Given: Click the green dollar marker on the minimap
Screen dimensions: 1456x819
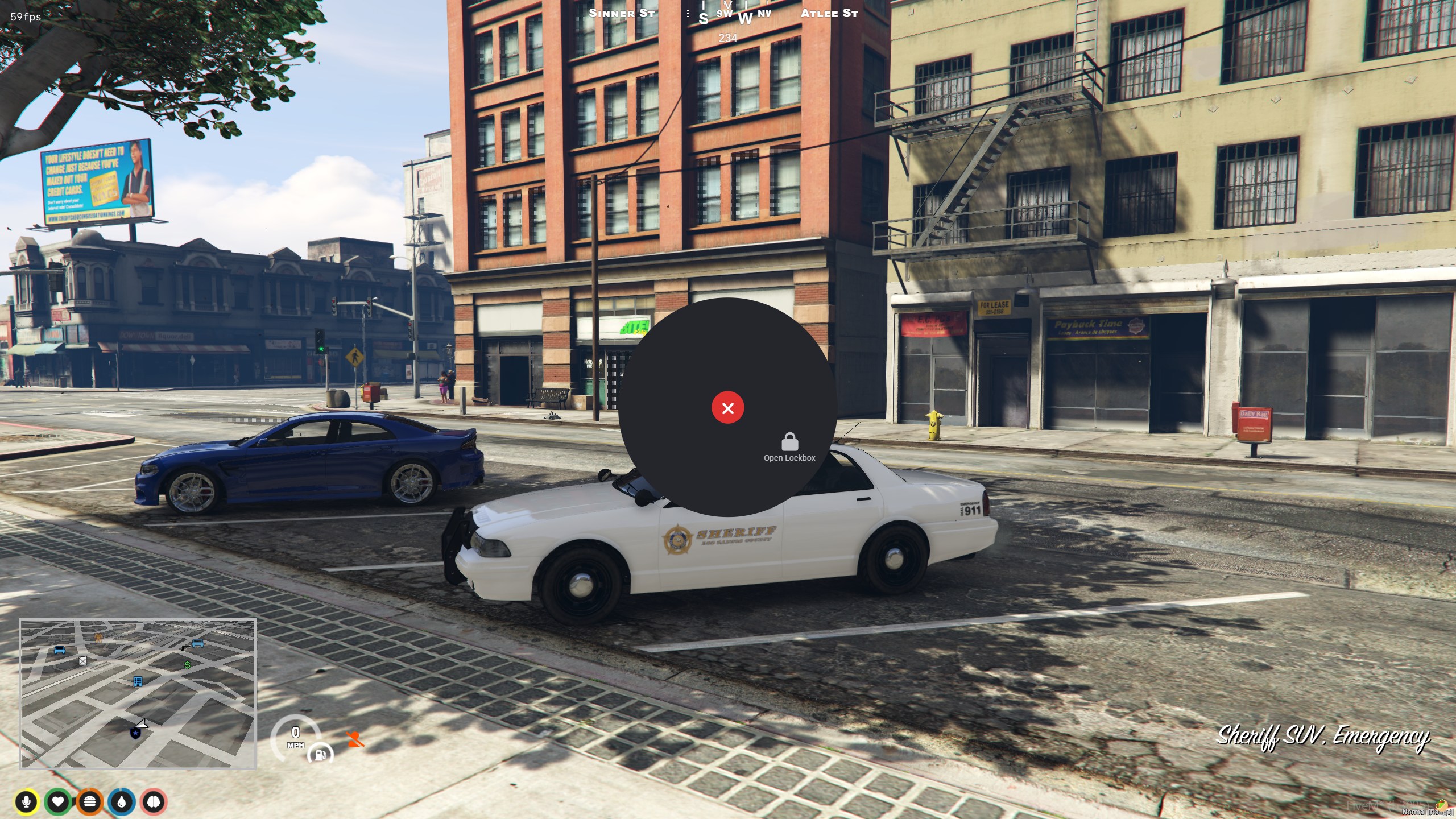Looking at the screenshot, I should (x=187, y=664).
